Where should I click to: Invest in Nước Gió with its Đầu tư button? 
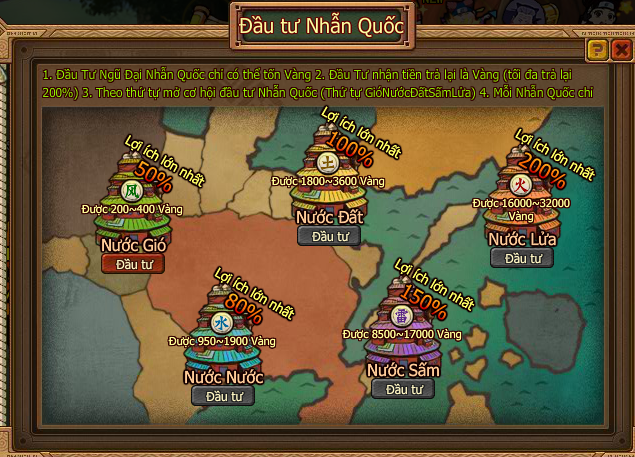tap(133, 263)
